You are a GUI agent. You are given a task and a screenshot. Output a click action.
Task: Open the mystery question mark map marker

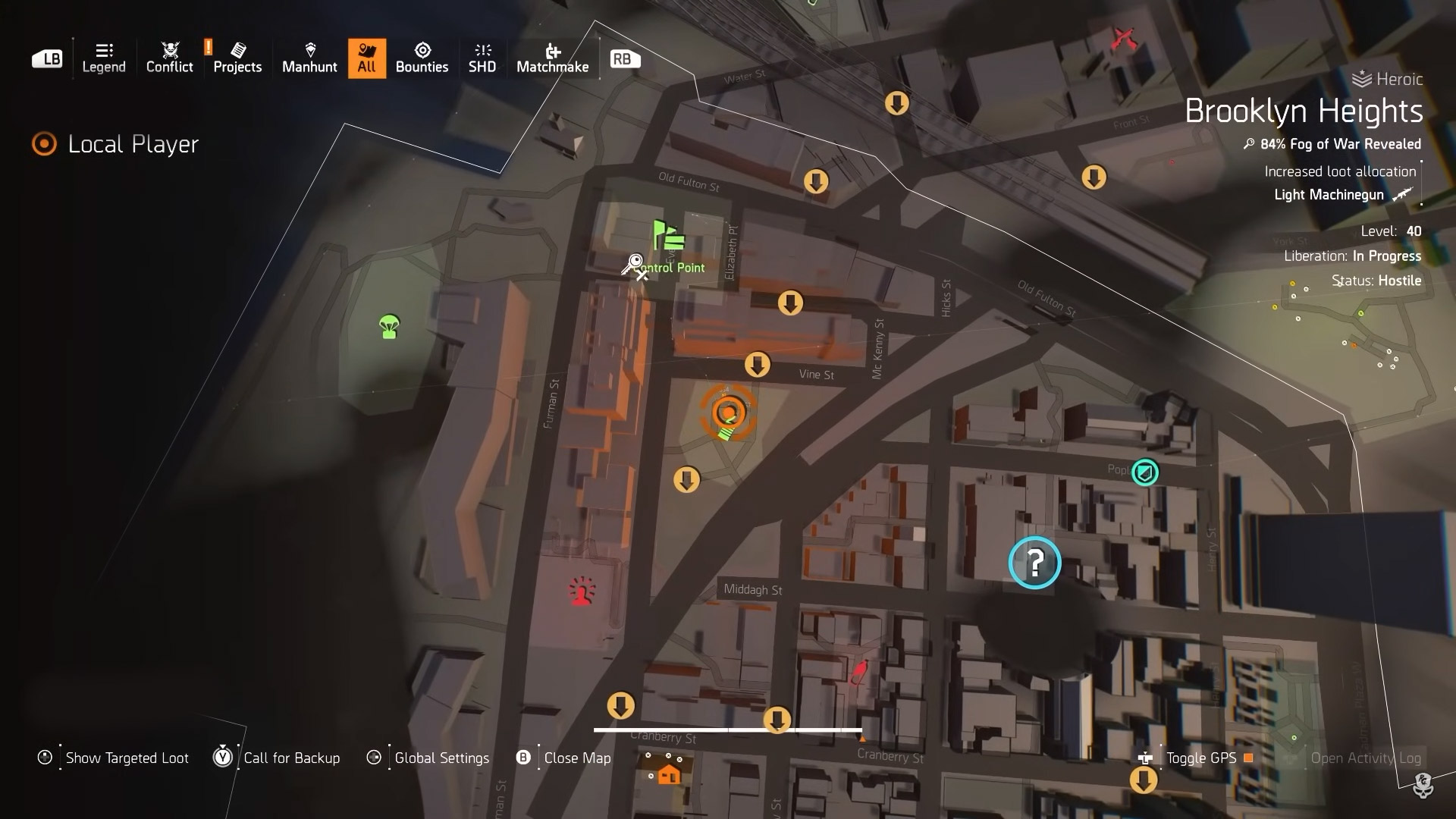click(x=1034, y=562)
